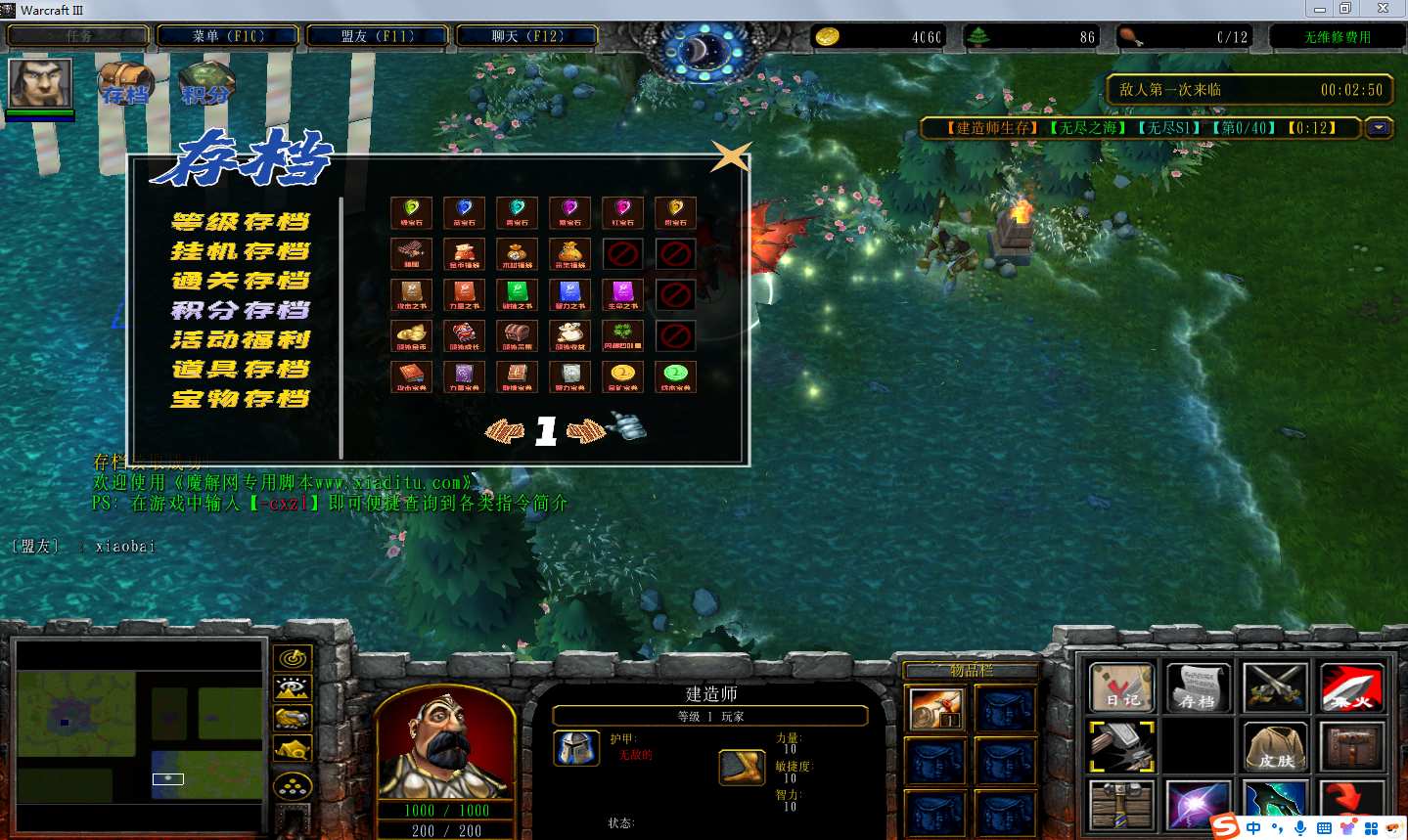Close the 存档 panel with the star X
The image size is (1408, 840).
click(731, 156)
